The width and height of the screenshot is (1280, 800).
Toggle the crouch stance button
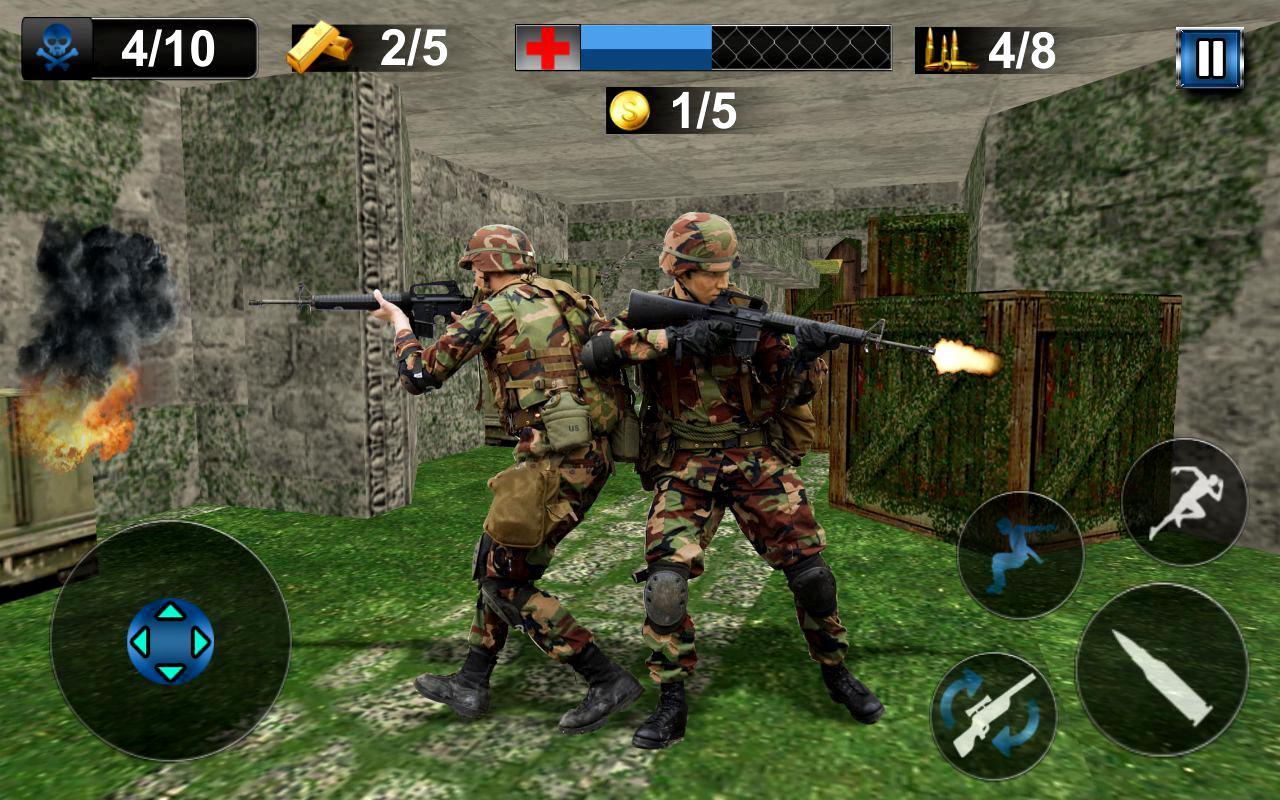1020,555
